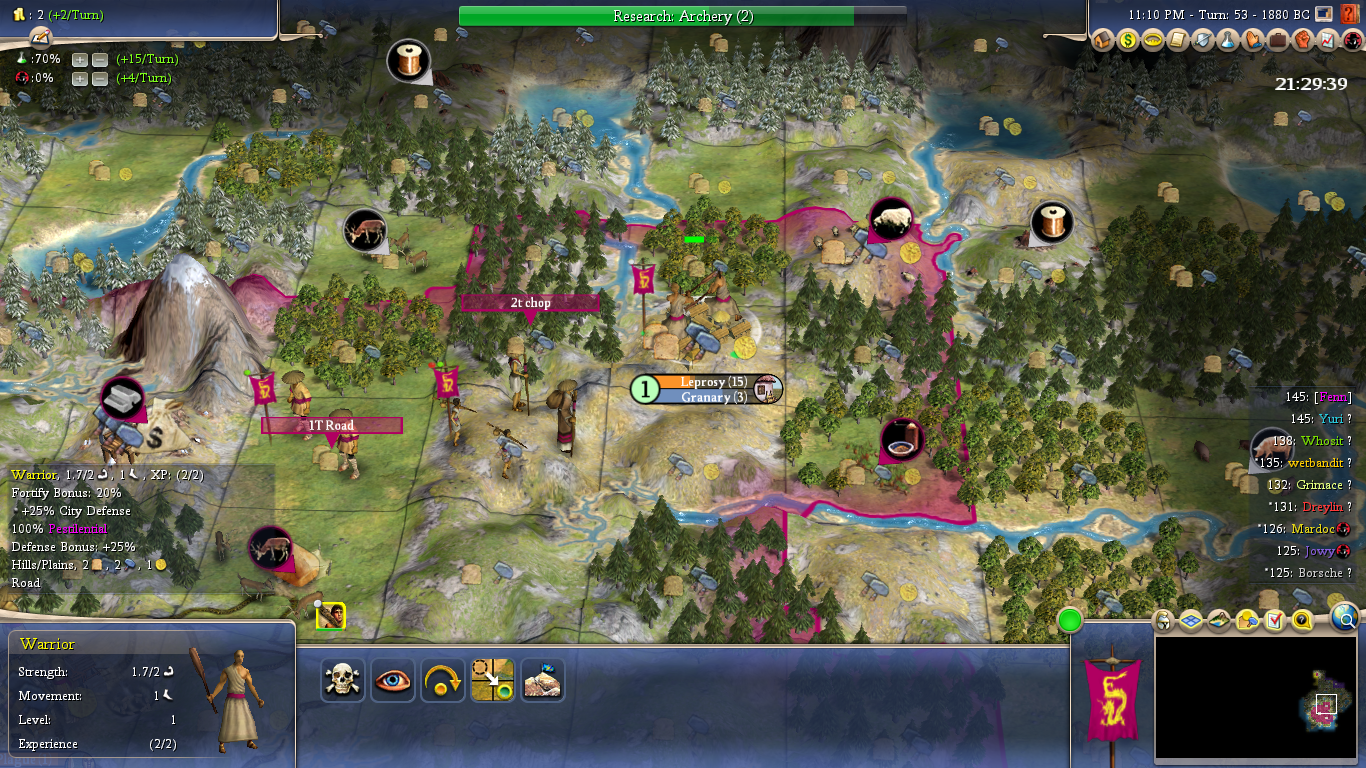This screenshot has height=768, width=1366.
Task: End the turn with the green button
Action: point(1070,620)
